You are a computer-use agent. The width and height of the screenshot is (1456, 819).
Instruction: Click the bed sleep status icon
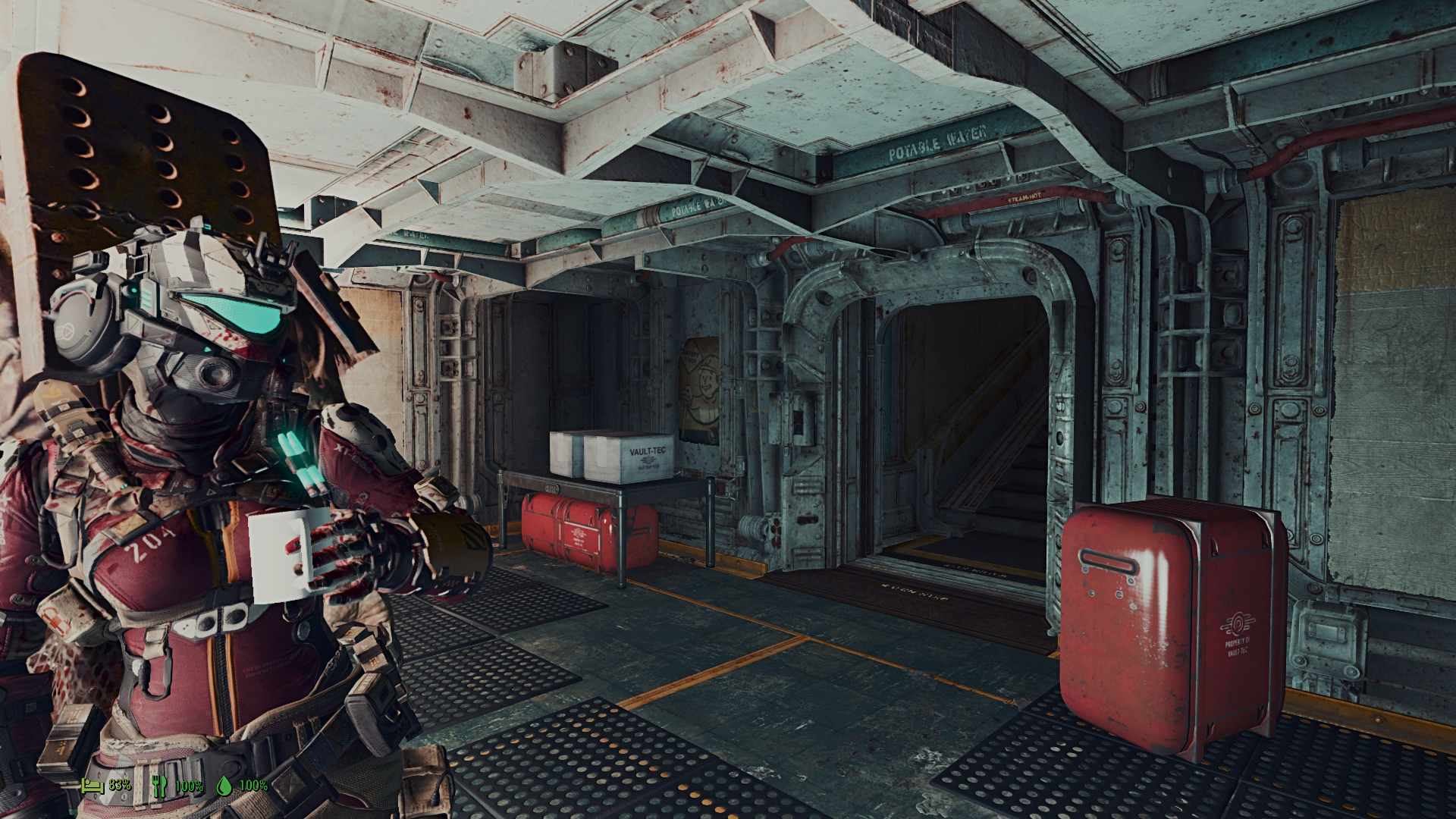(x=93, y=785)
